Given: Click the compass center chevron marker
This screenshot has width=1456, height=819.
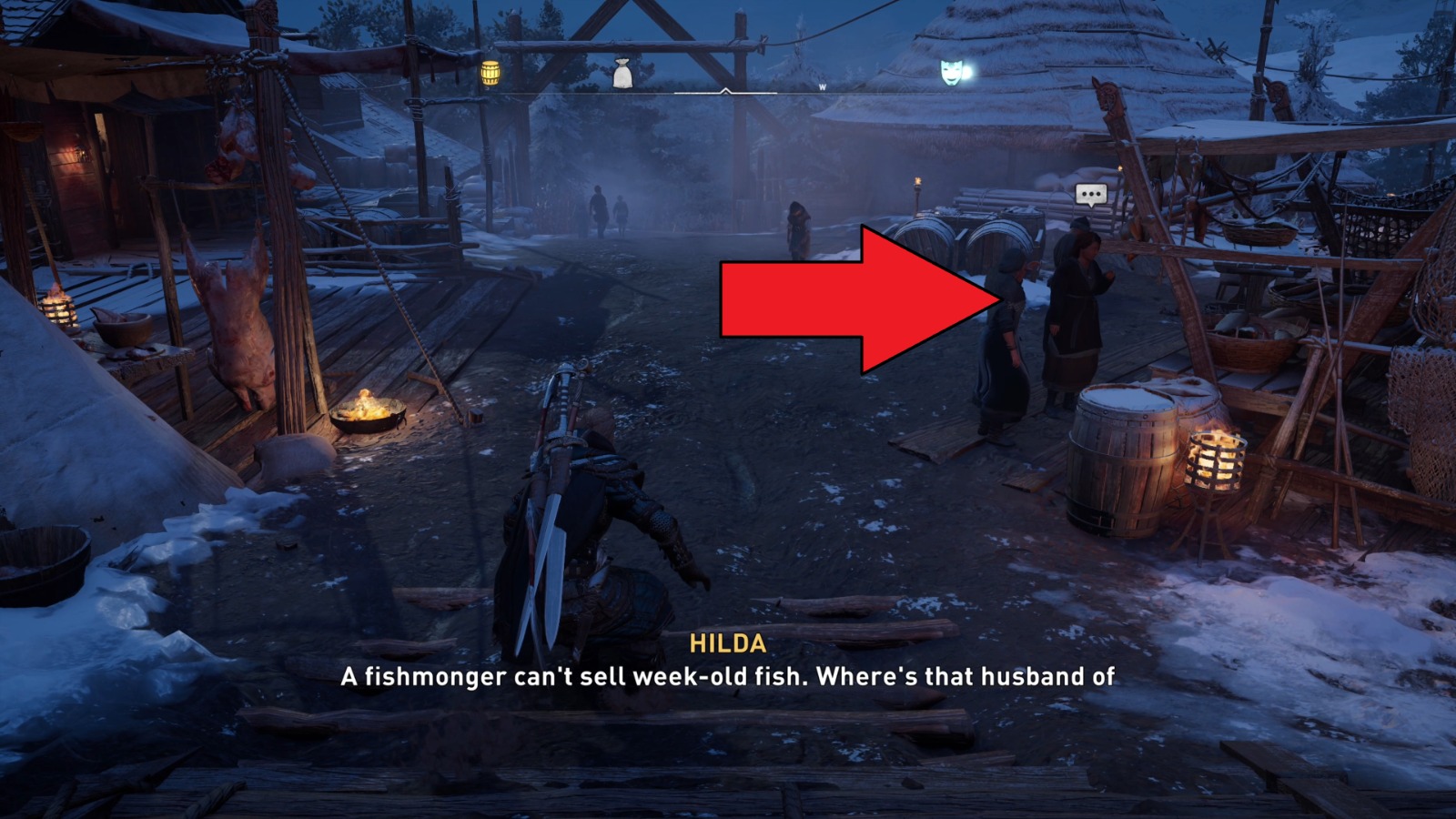Looking at the screenshot, I should click(x=725, y=91).
